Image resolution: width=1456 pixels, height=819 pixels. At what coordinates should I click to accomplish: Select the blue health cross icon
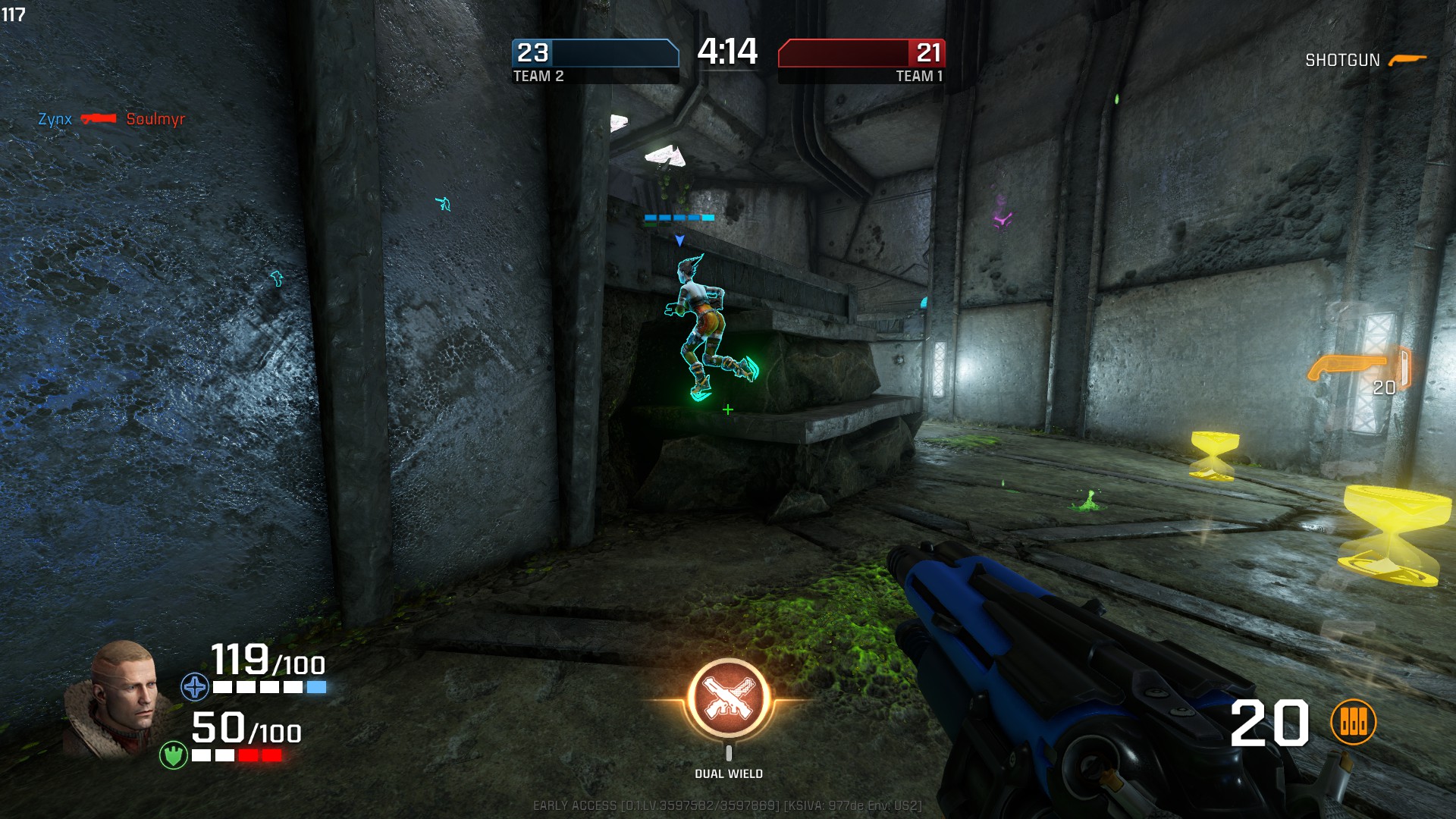[x=195, y=687]
